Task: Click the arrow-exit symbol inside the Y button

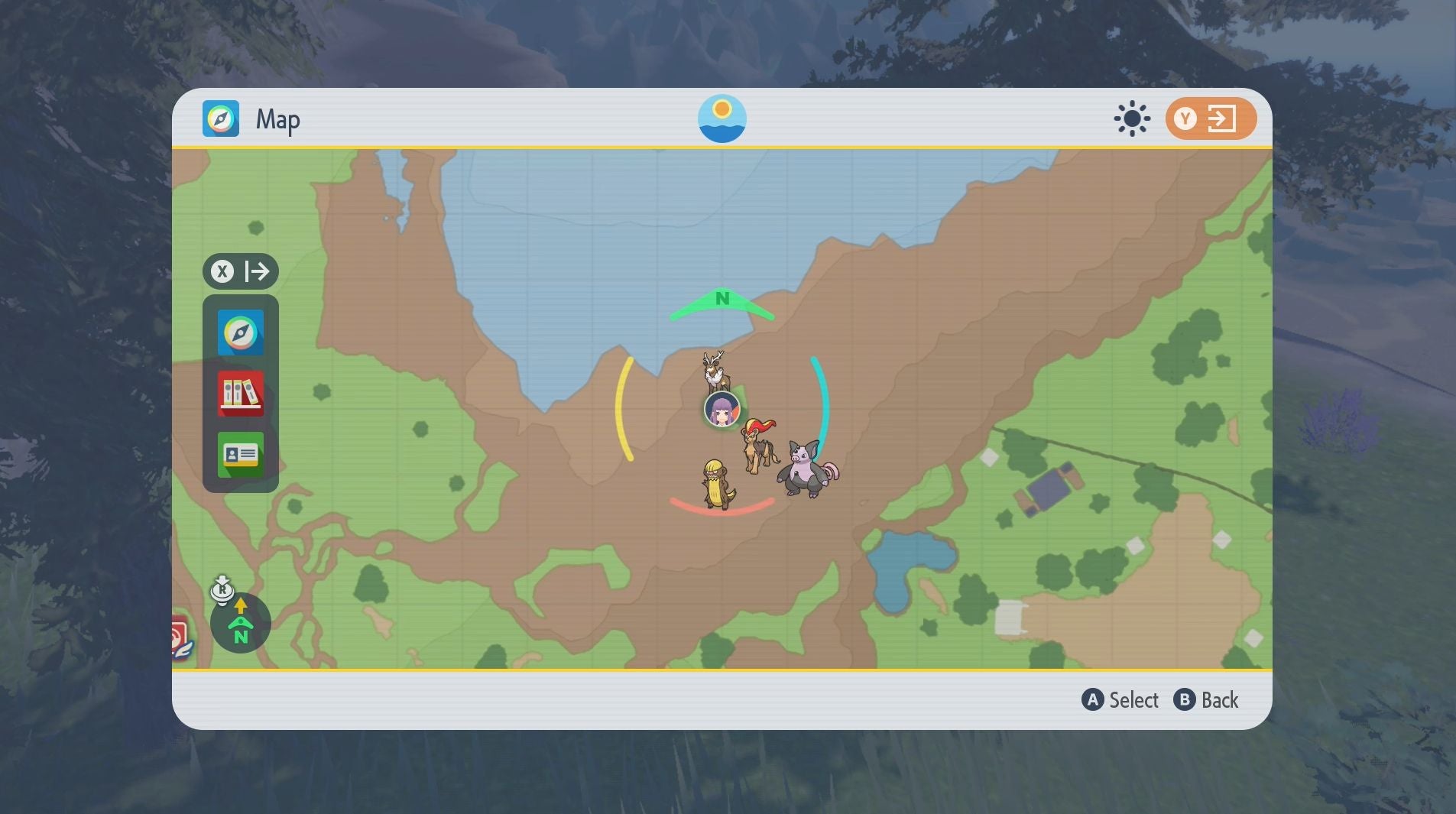Action: point(1221,118)
